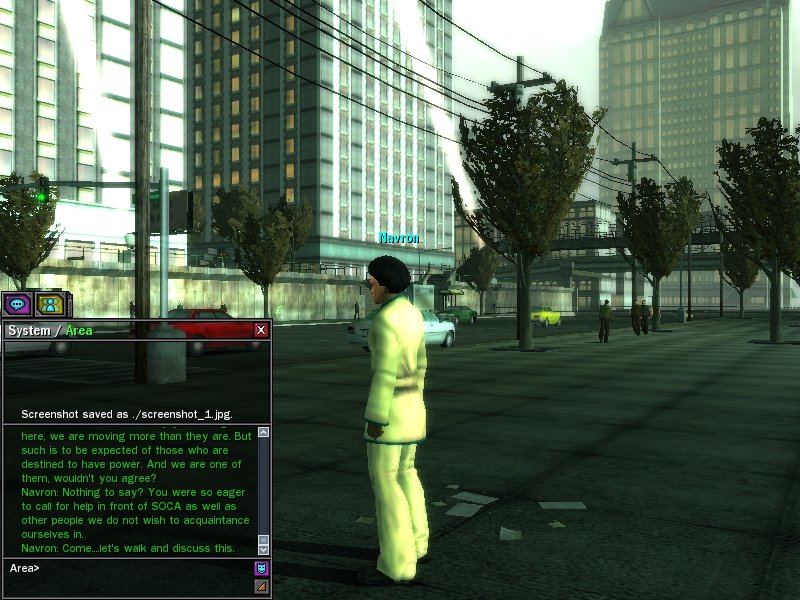The image size is (800, 600).
Task: Select the System channel label in header
Action: [x=28, y=331]
